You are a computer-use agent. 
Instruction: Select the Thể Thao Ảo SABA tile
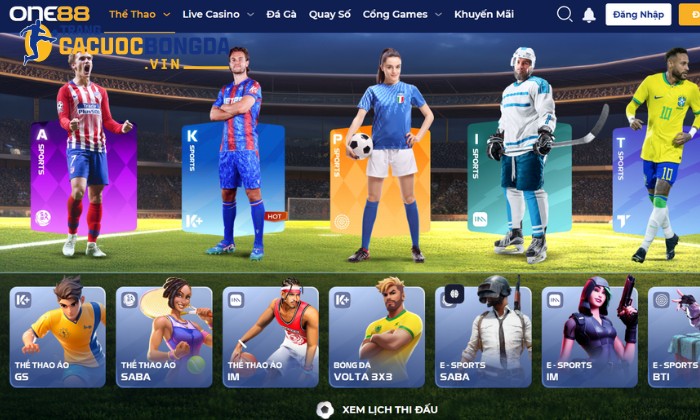(164, 337)
